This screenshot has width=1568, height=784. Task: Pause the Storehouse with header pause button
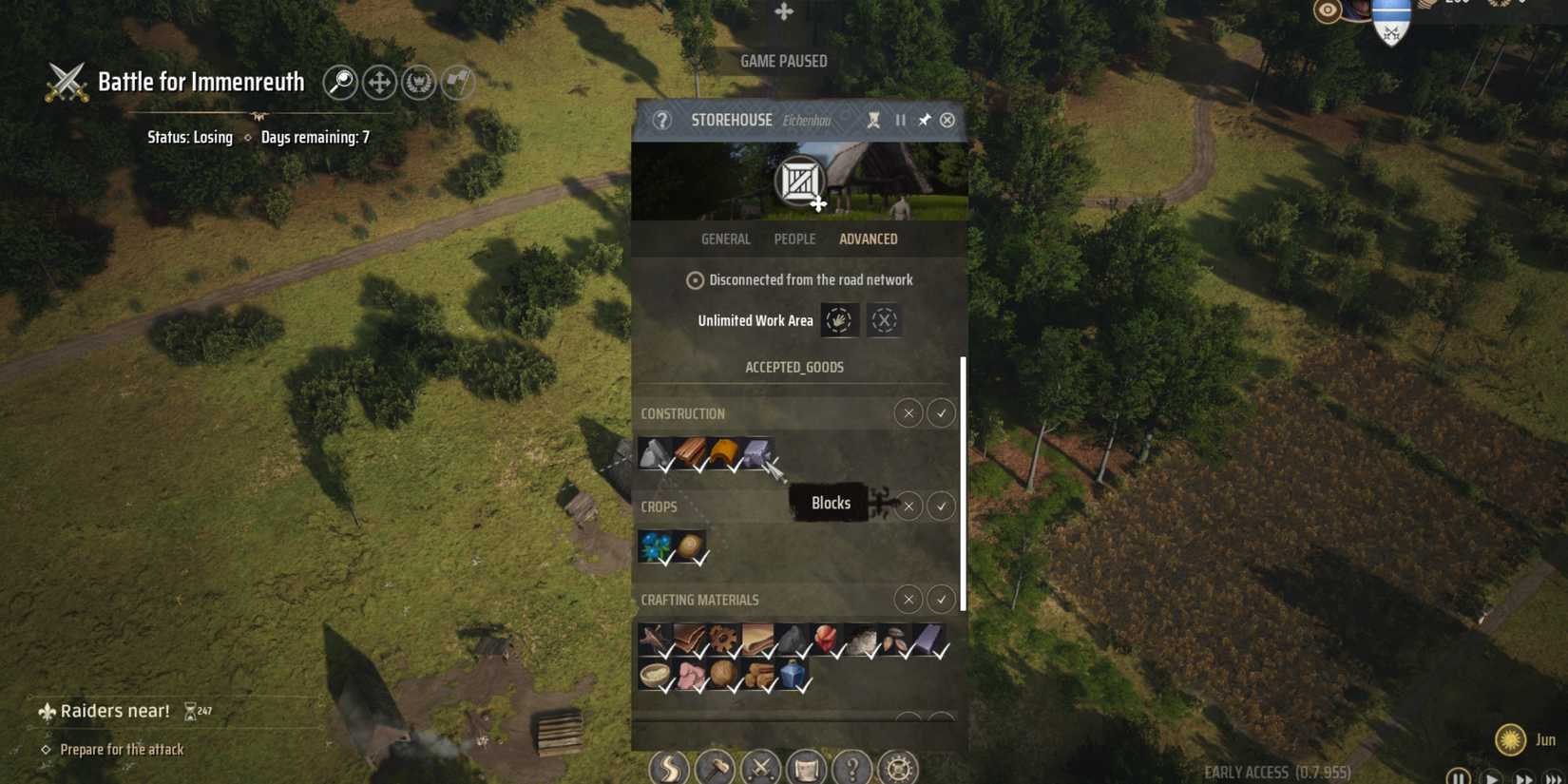click(x=899, y=120)
